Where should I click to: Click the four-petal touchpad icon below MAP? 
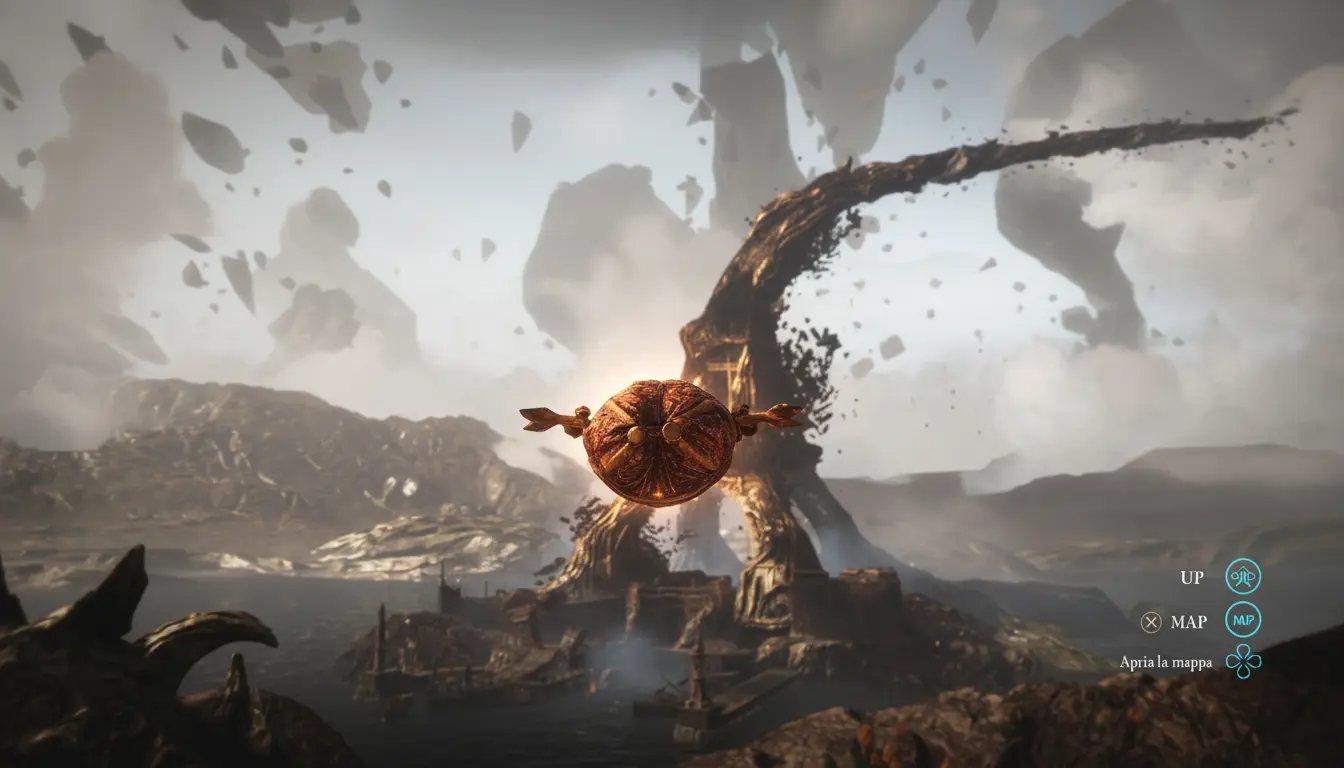click(x=1243, y=662)
